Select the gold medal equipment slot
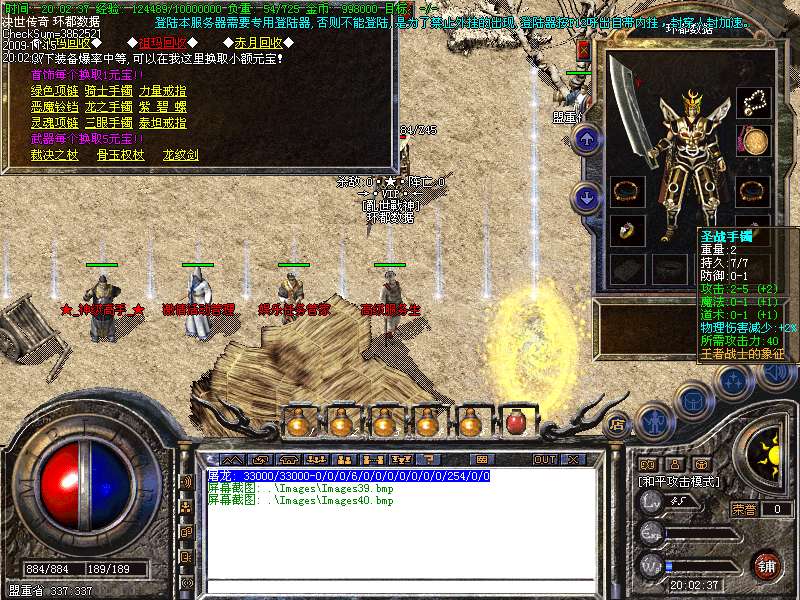Screen dimensions: 800x600 754,141
